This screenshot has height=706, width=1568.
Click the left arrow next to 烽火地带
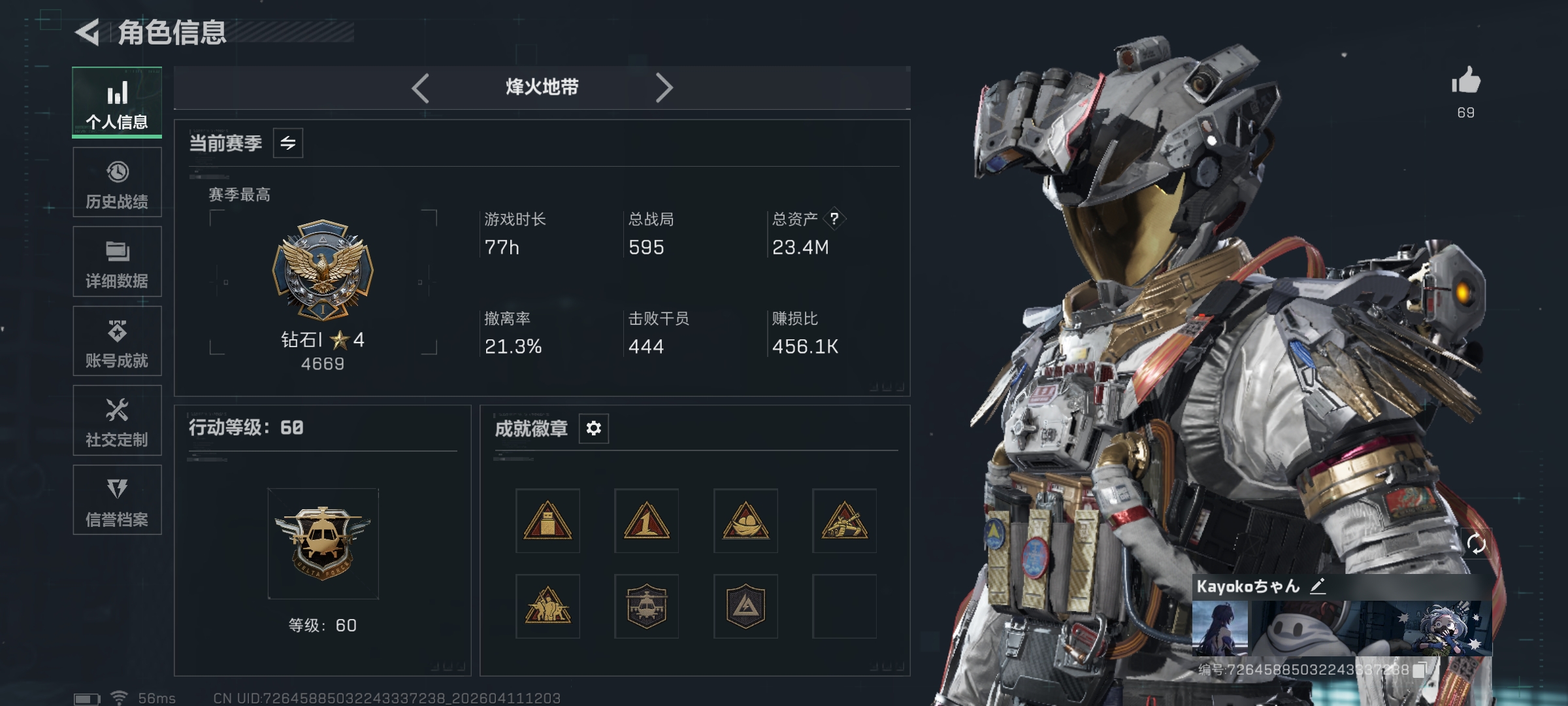click(421, 88)
